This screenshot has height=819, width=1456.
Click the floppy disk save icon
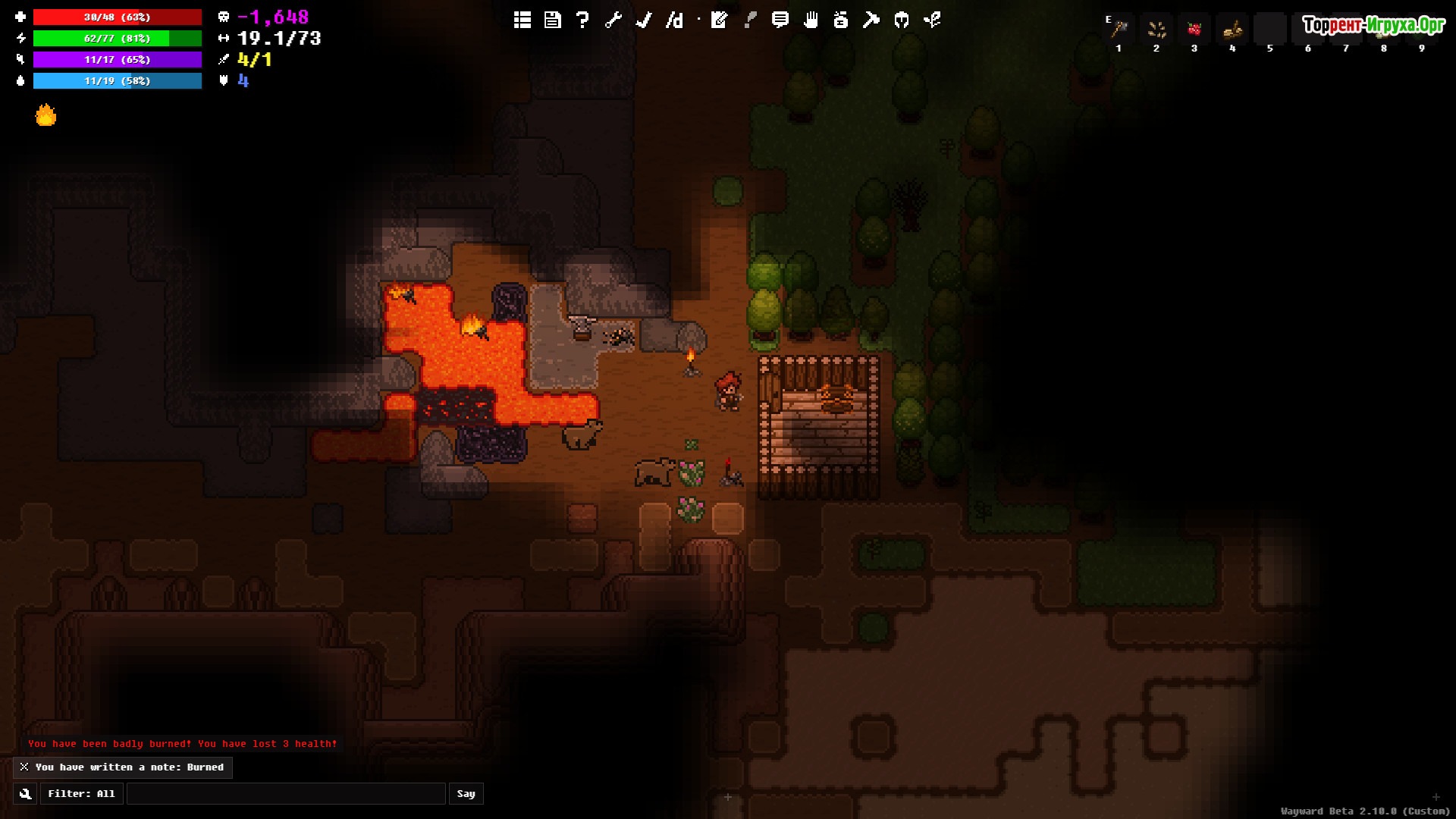point(553,20)
